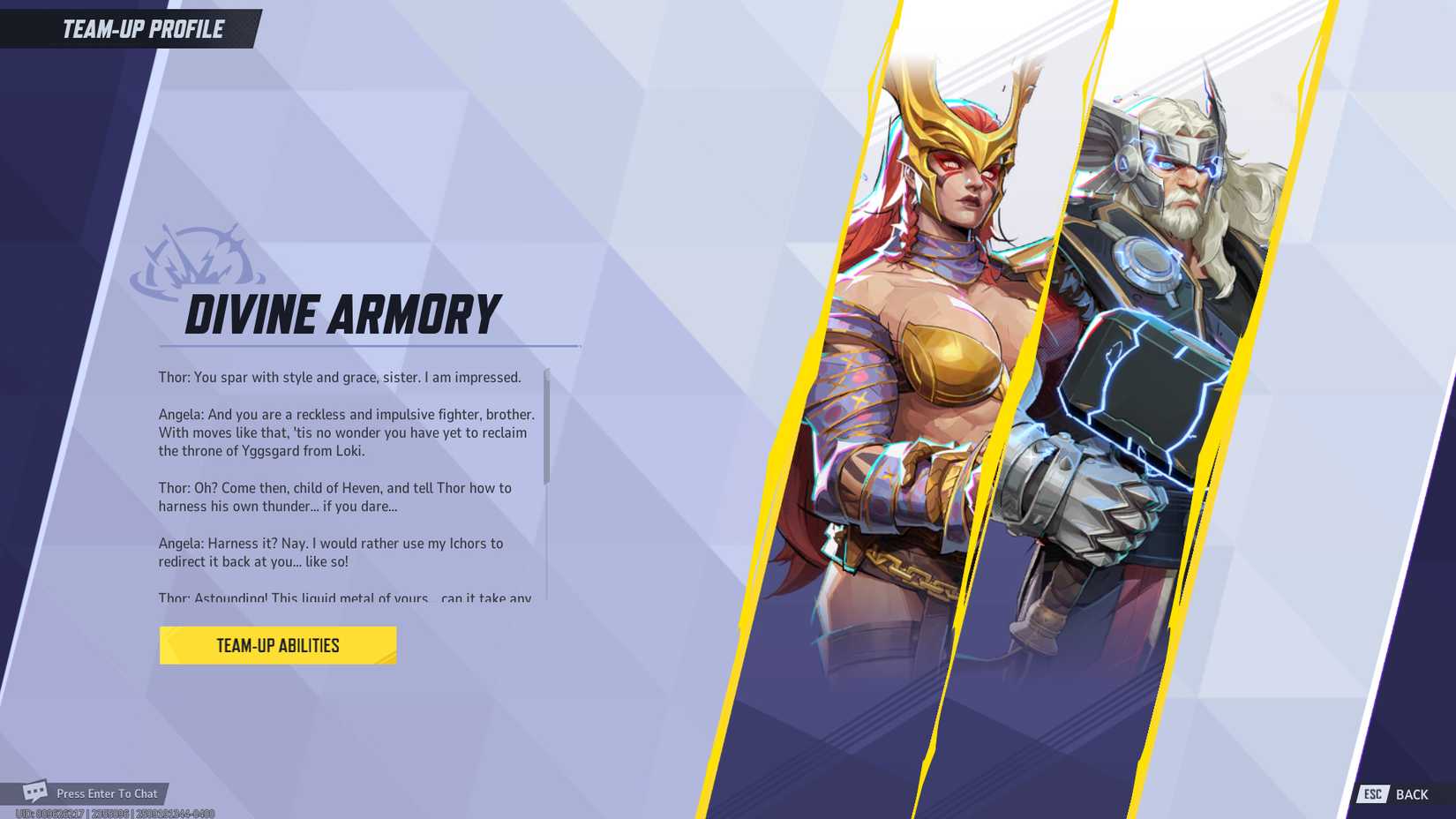Click the UID text at bottom left
This screenshot has width=1456, height=819.
click(106, 813)
